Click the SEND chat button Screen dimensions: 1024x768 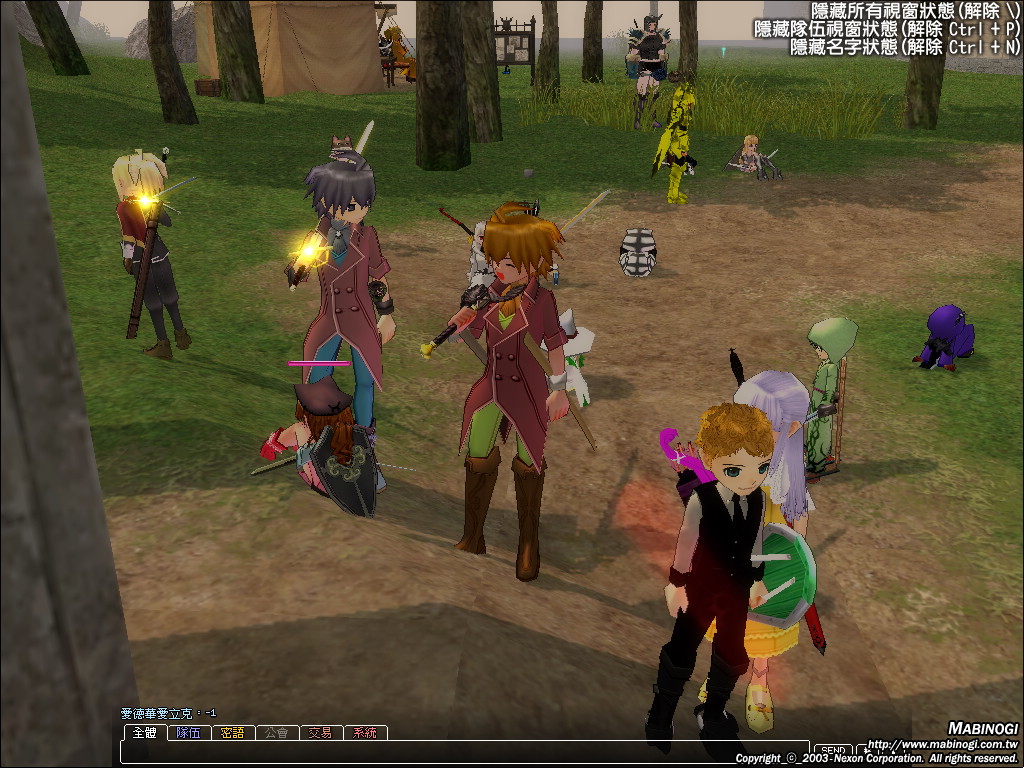pos(832,750)
